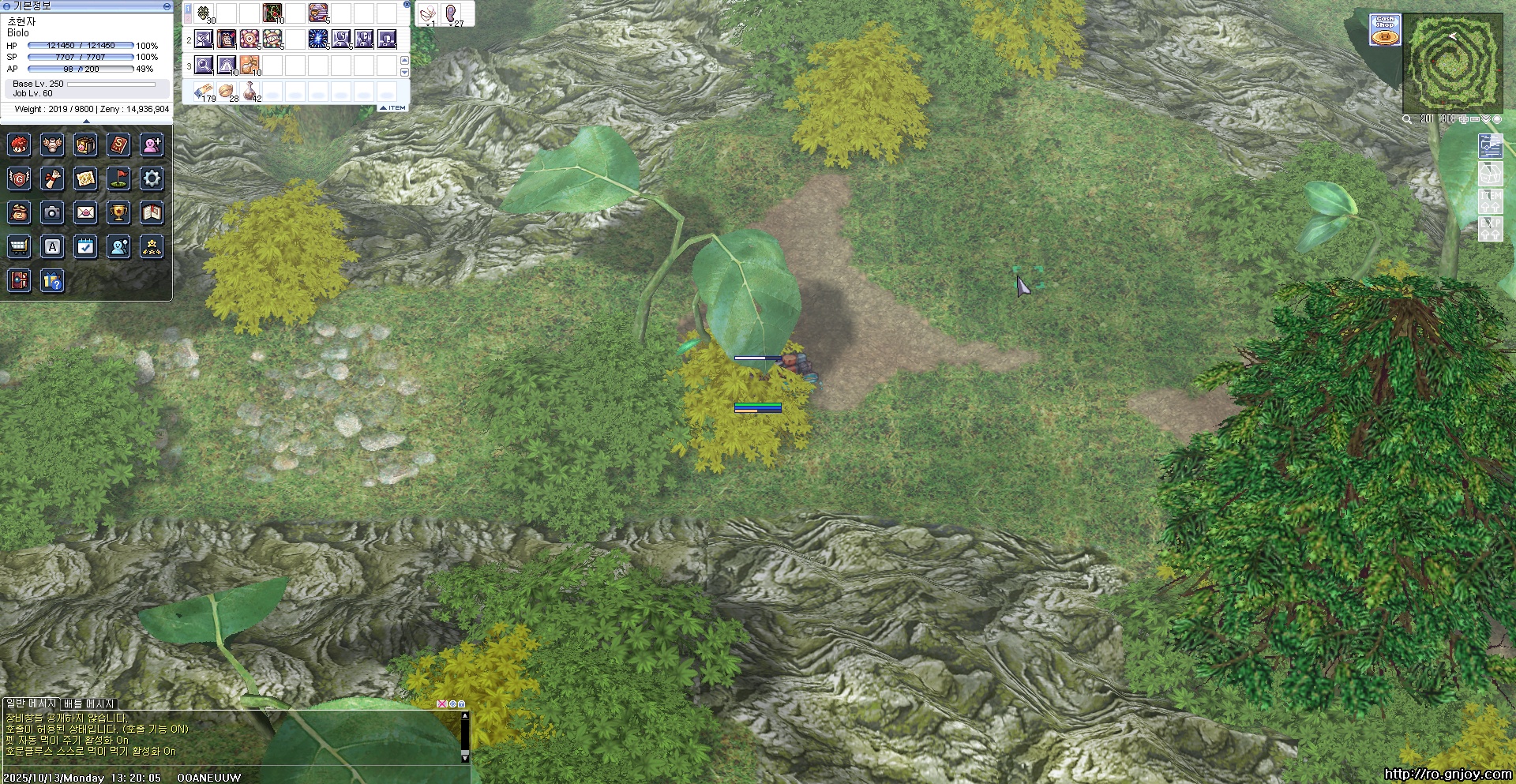The height and width of the screenshot is (784, 1516).
Task: Use the ticket item slot with 179
Action: [204, 91]
